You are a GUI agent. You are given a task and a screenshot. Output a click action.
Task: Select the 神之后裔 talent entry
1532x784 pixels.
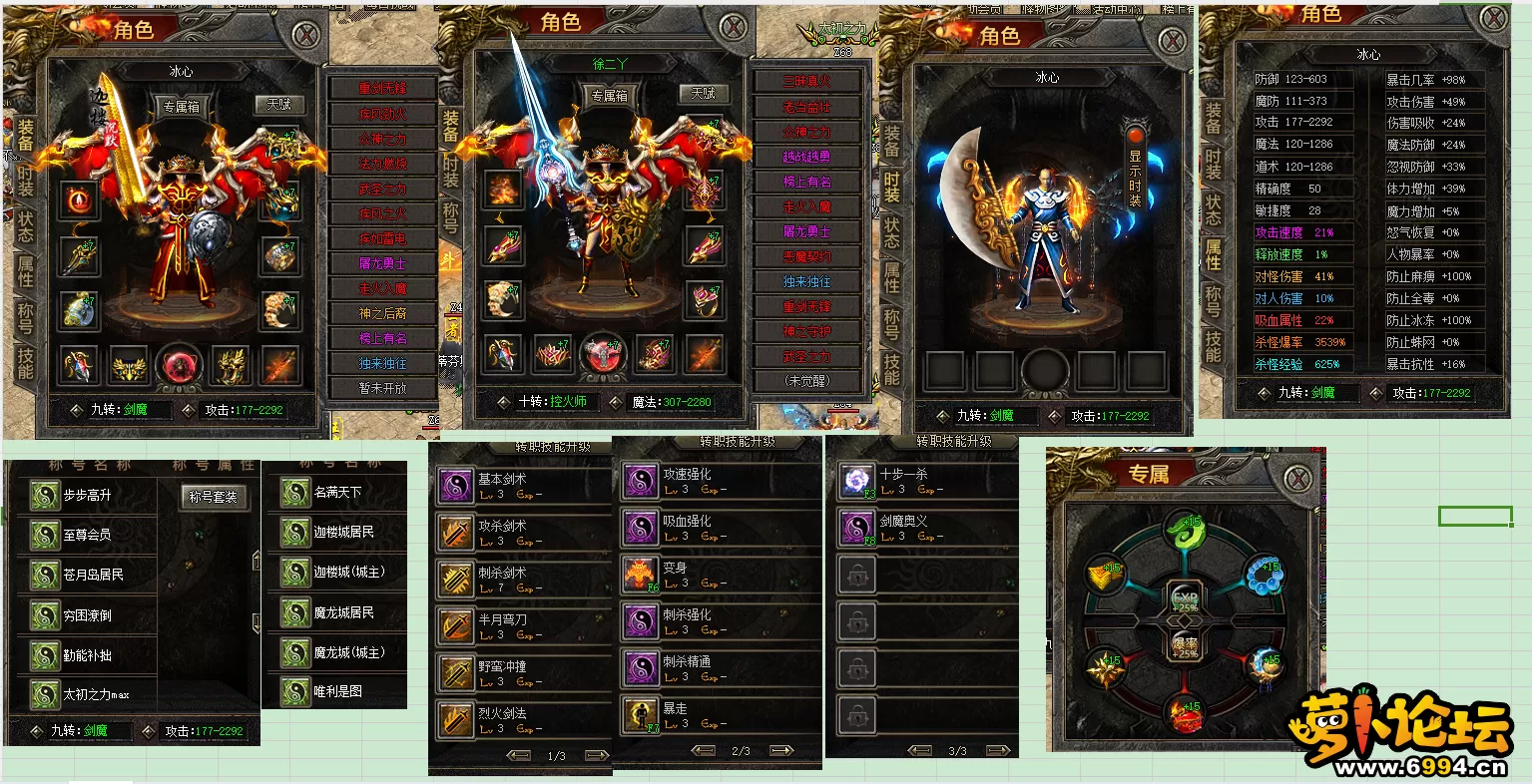tap(383, 313)
